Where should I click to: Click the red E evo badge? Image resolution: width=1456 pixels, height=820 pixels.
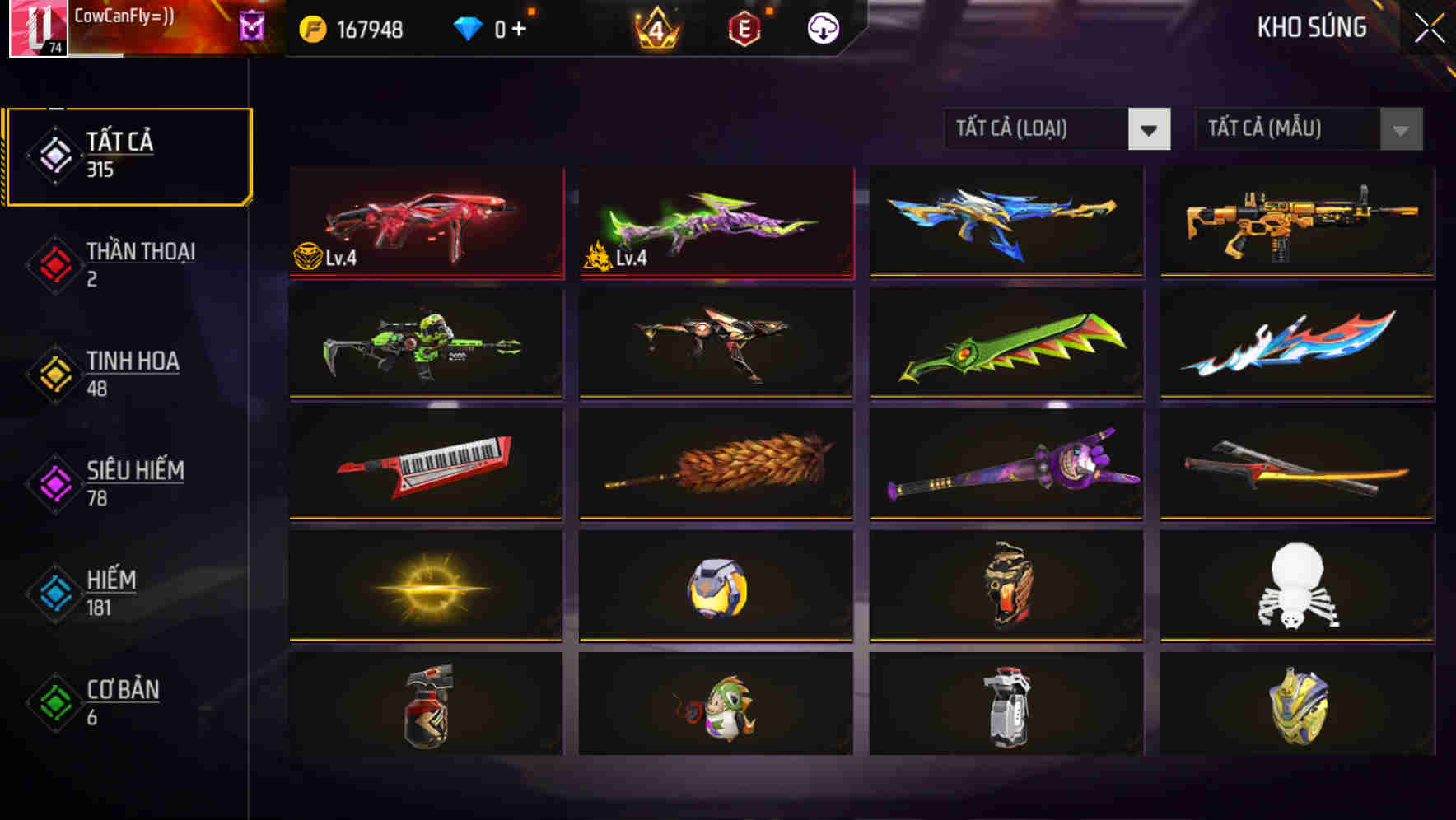(x=744, y=27)
